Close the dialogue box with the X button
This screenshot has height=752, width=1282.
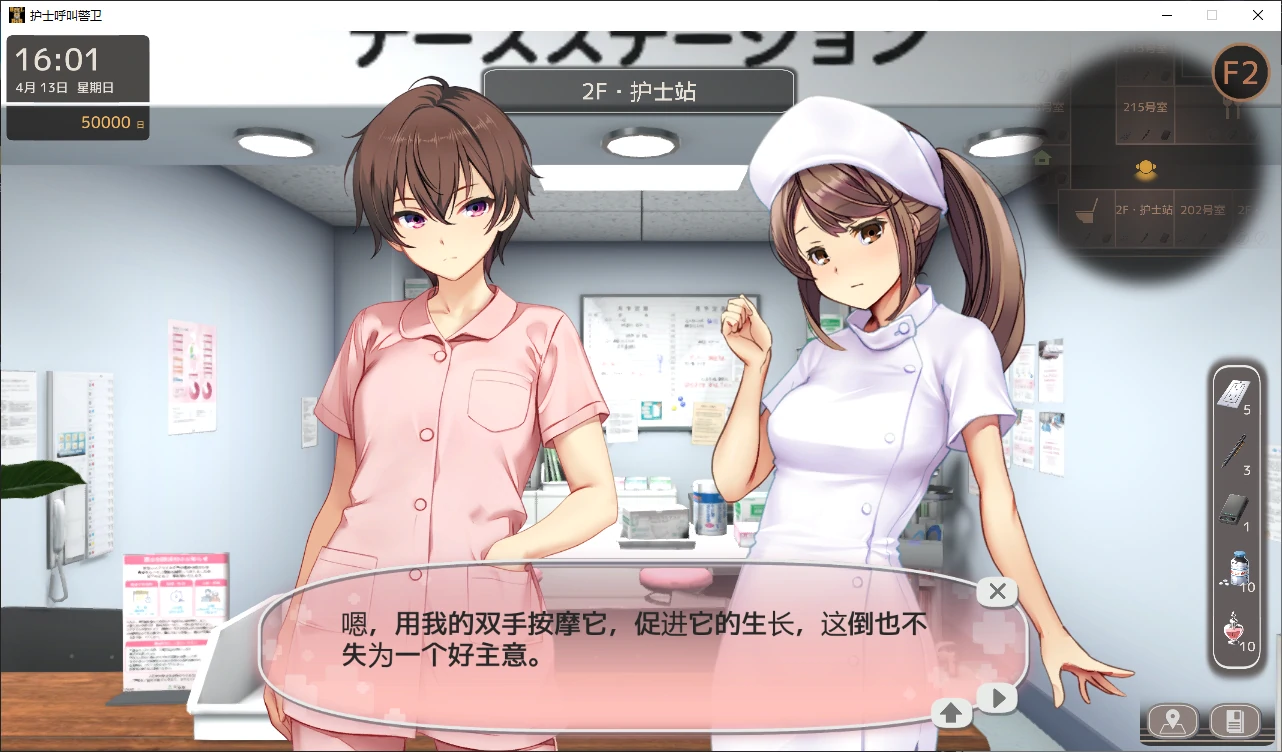997,592
